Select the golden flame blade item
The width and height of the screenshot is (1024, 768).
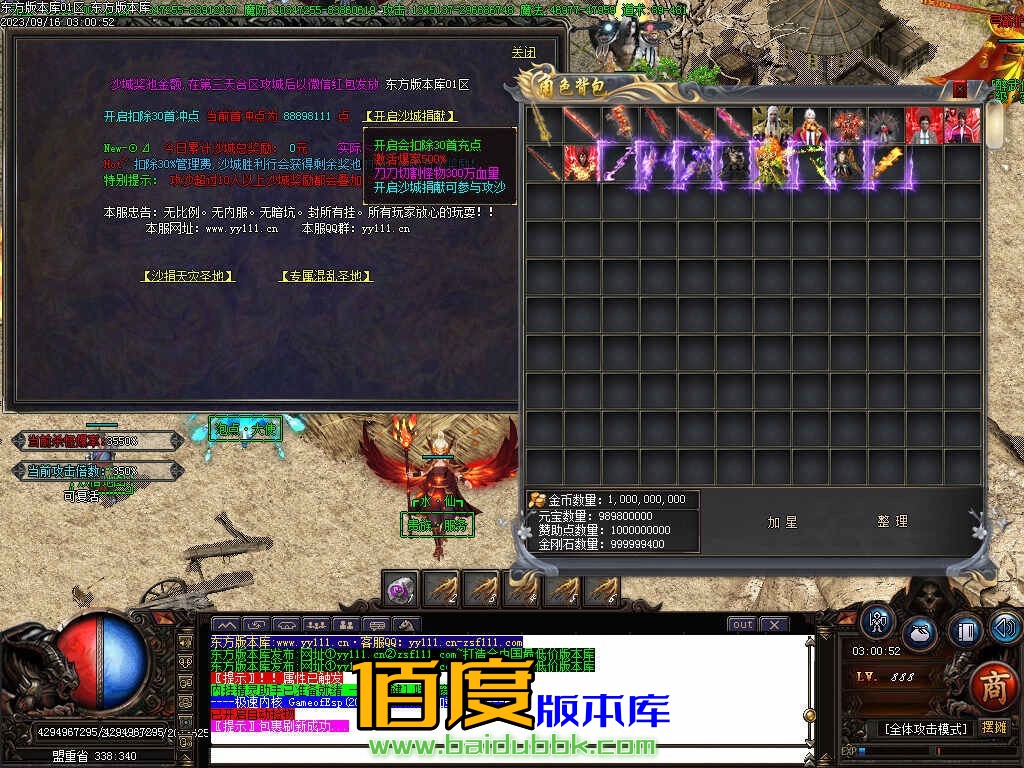885,163
